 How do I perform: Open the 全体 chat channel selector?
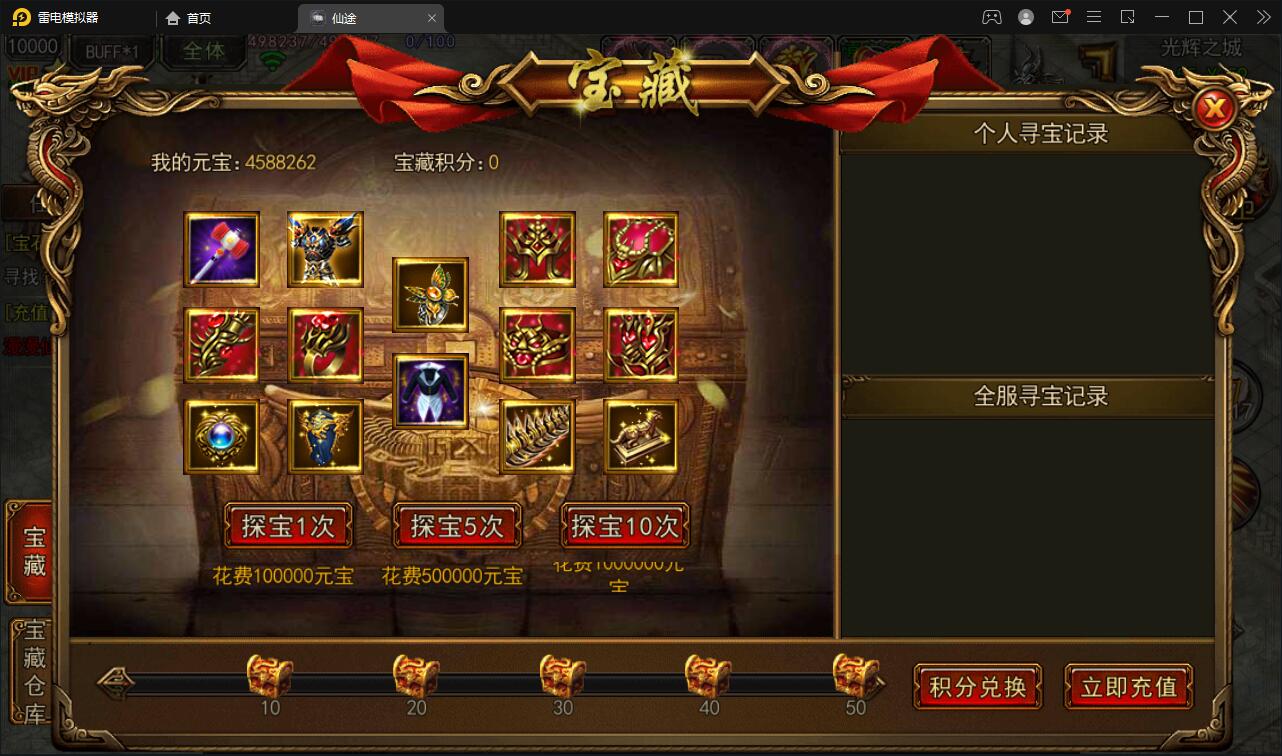[x=203, y=53]
